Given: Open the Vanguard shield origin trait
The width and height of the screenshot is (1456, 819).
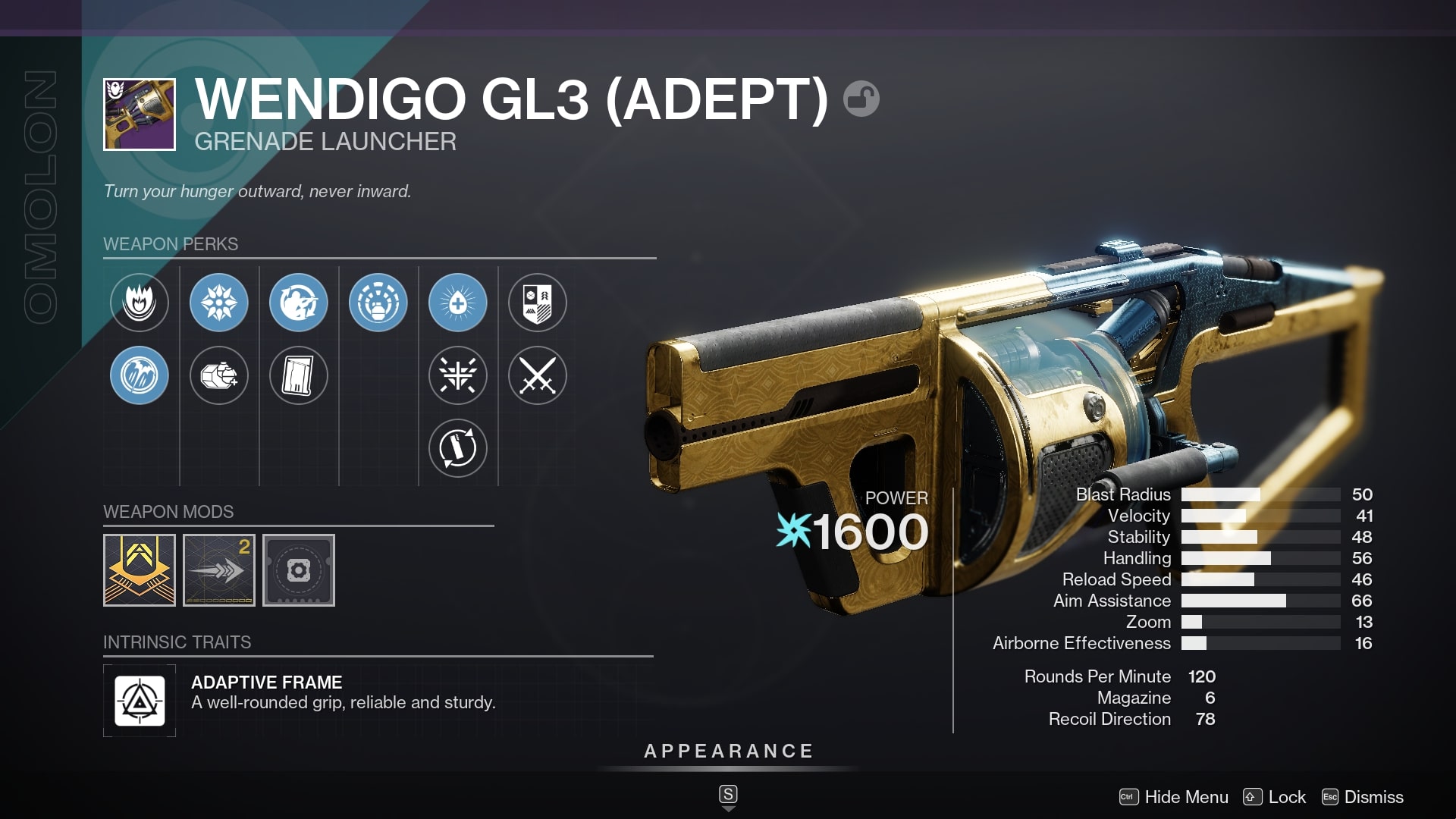Looking at the screenshot, I should [x=537, y=302].
